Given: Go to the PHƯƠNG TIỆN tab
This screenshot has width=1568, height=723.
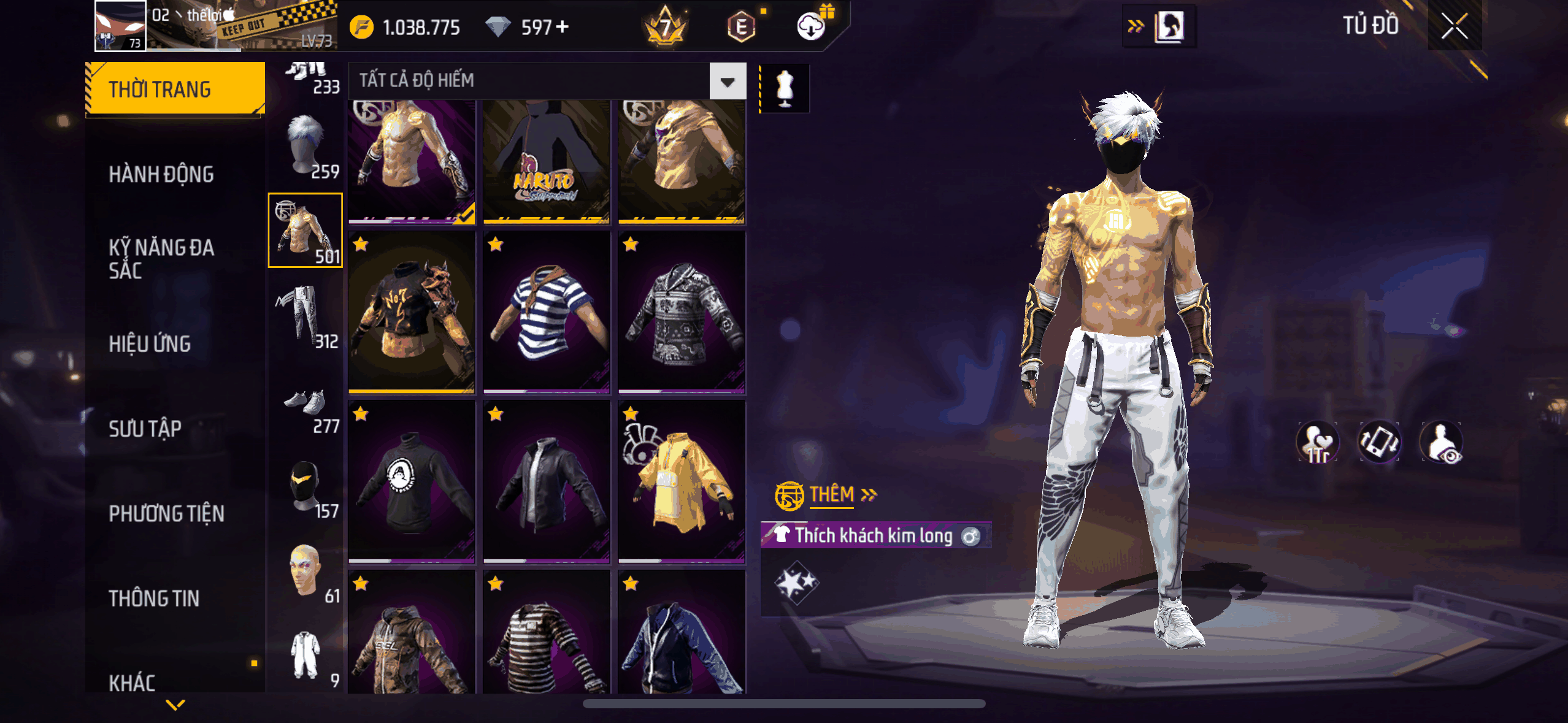Looking at the screenshot, I should tap(166, 513).
